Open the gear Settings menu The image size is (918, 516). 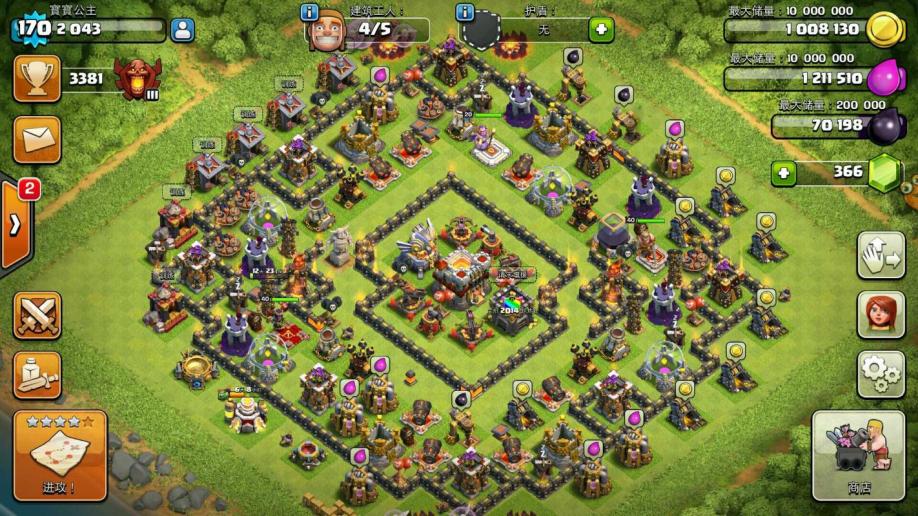[x=880, y=374]
